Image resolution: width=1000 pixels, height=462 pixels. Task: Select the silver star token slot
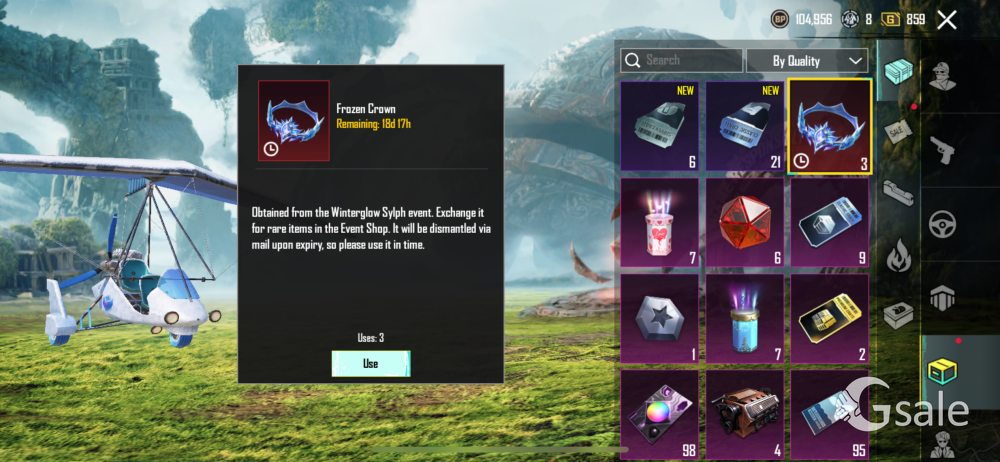[x=659, y=317]
